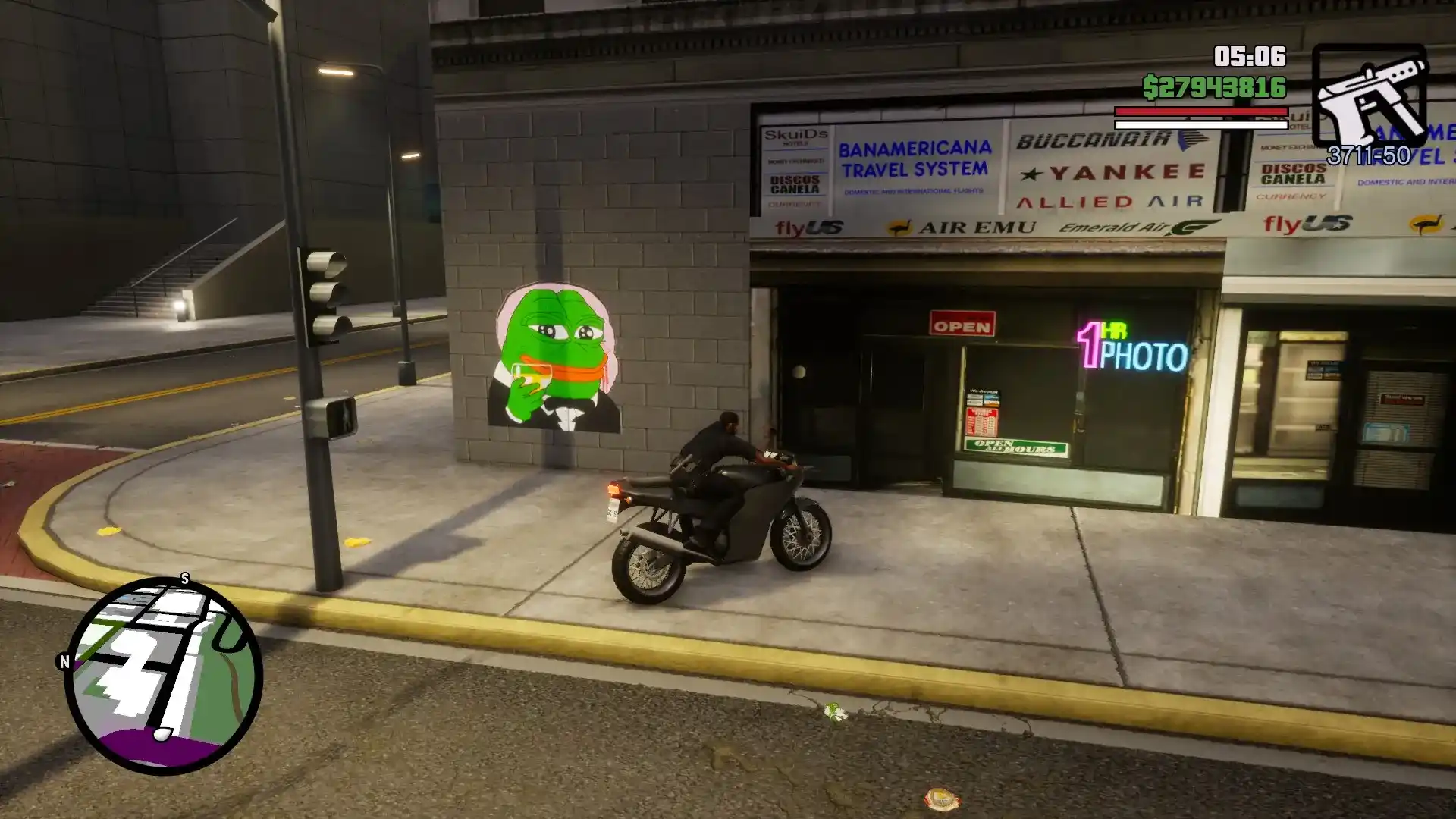The height and width of the screenshot is (819, 1456).
Task: Click the circular radar minimap
Action: click(x=164, y=676)
